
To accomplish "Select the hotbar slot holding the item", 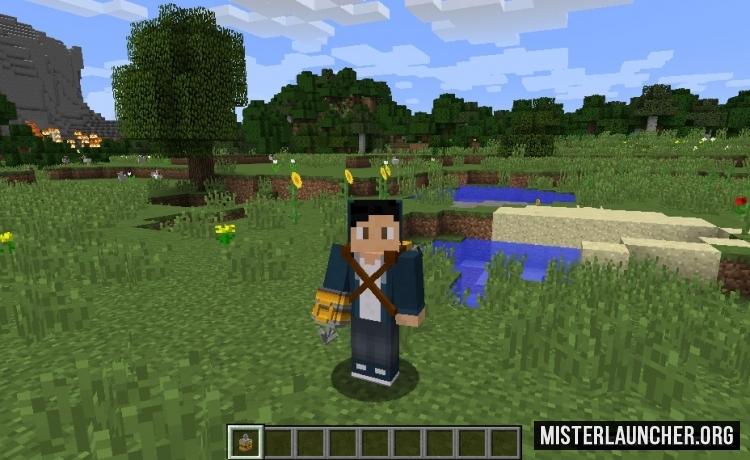I will [x=246, y=441].
